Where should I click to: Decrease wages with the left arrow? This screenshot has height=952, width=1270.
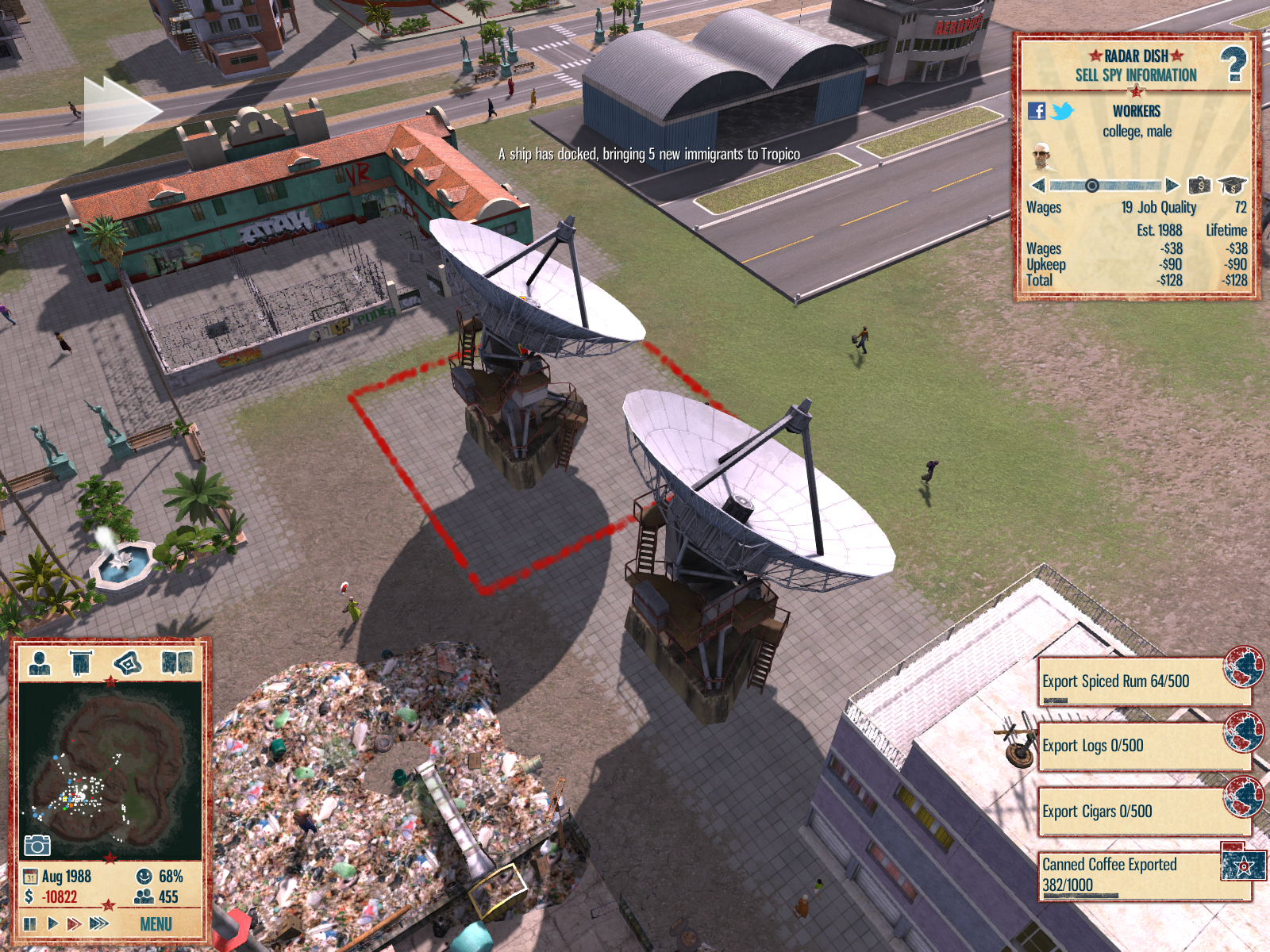(1037, 186)
